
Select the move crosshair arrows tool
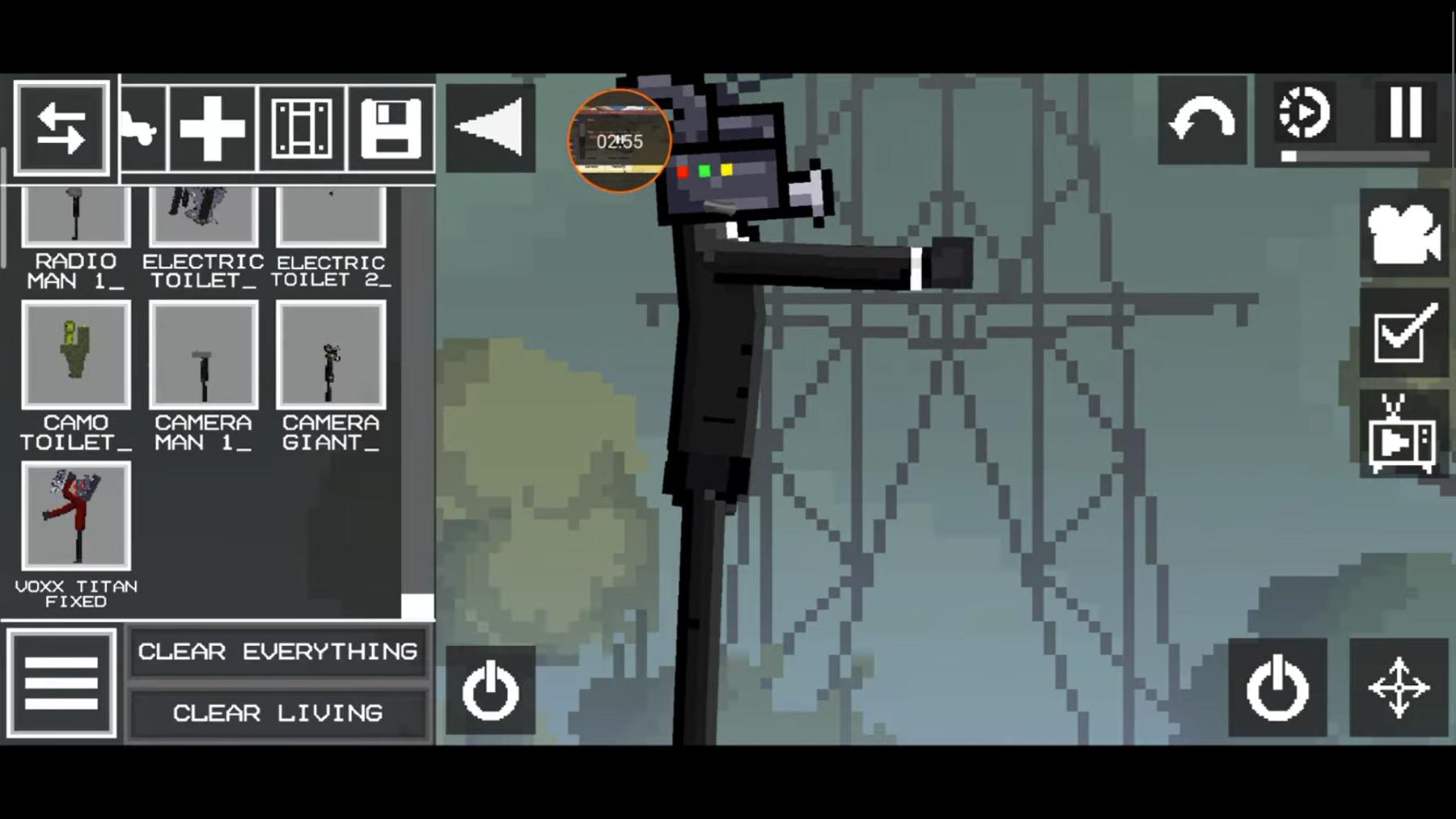tap(1399, 688)
